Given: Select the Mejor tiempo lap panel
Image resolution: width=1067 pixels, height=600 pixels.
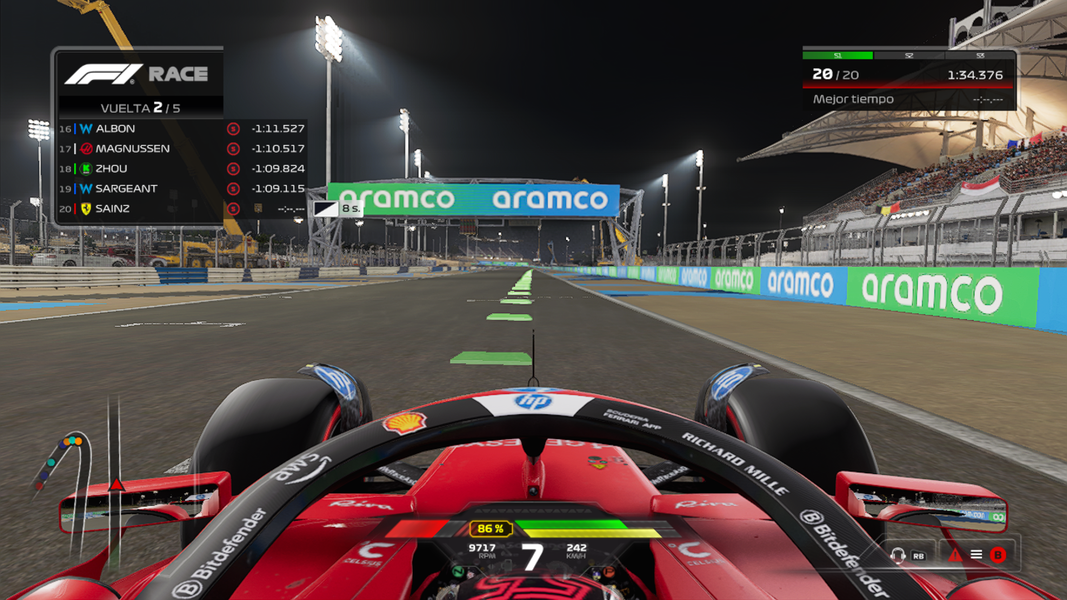Looking at the screenshot, I should click(x=908, y=99).
